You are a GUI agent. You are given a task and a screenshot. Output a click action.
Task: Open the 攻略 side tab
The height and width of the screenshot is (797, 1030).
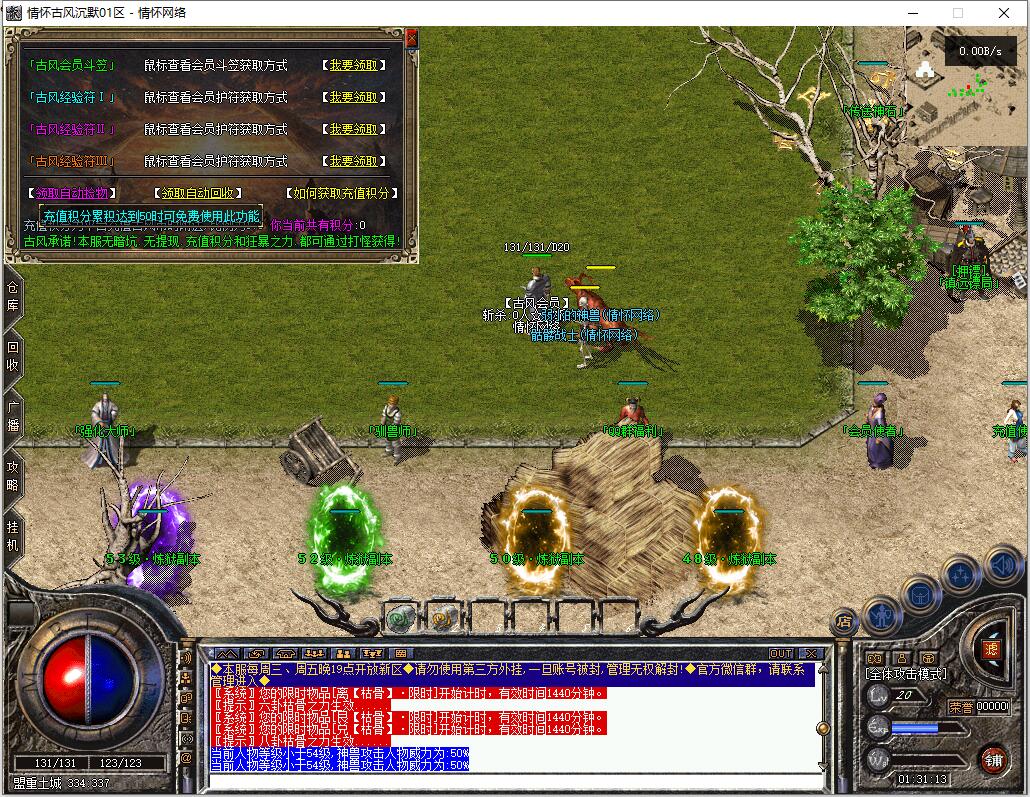click(x=13, y=476)
